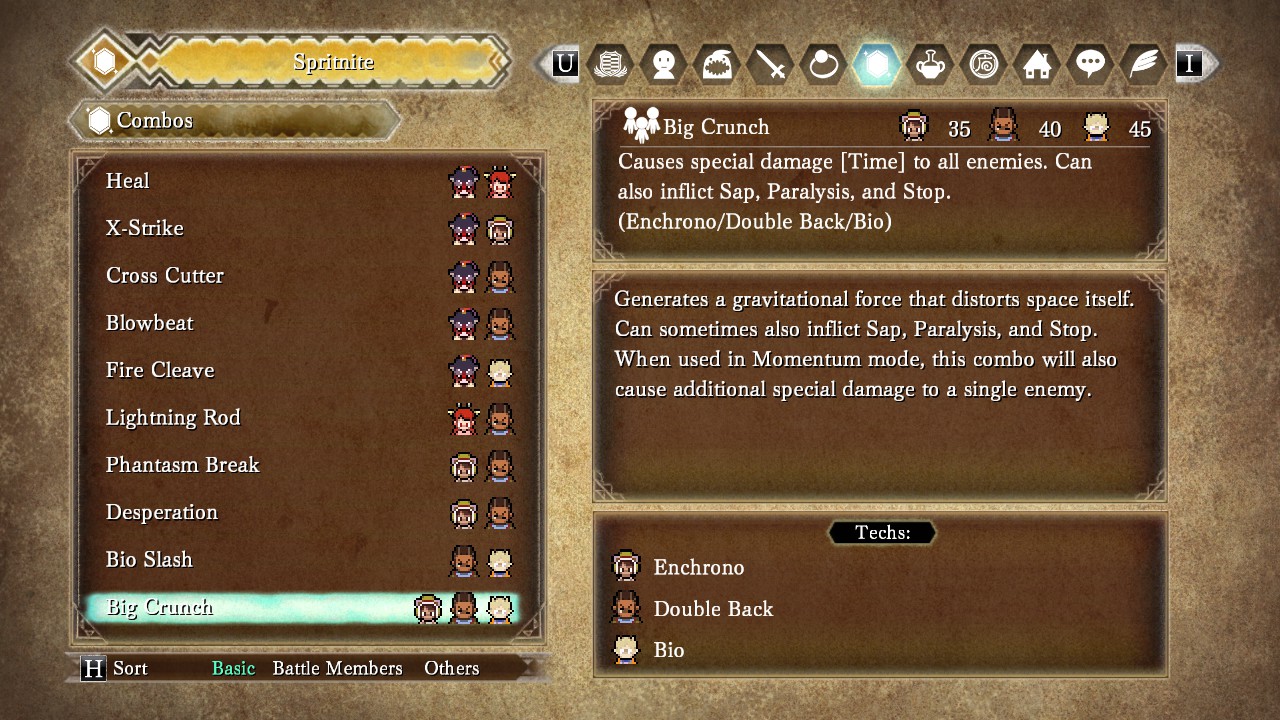This screenshot has width=1280, height=720.
Task: Select the X-Strike combo
Action: click(x=145, y=228)
